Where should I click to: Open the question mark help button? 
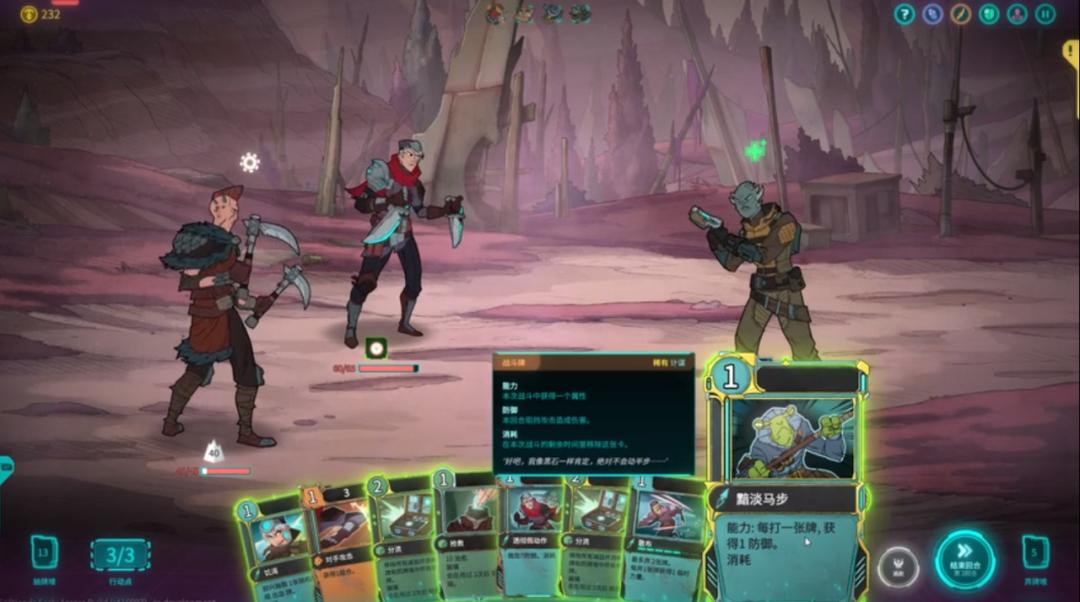pyautogui.click(x=904, y=14)
